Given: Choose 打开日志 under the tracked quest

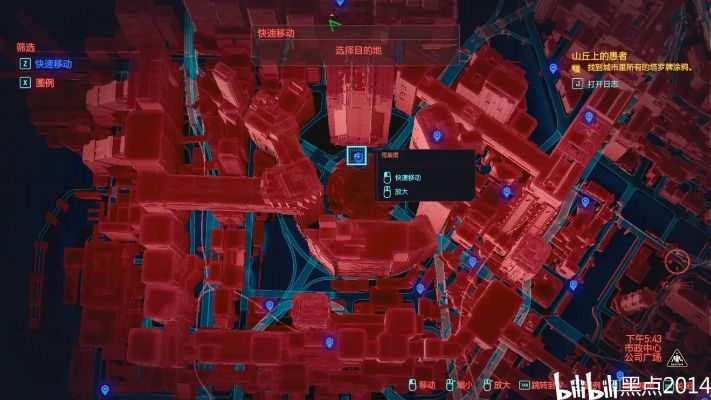Looking at the screenshot, I should pos(603,84).
